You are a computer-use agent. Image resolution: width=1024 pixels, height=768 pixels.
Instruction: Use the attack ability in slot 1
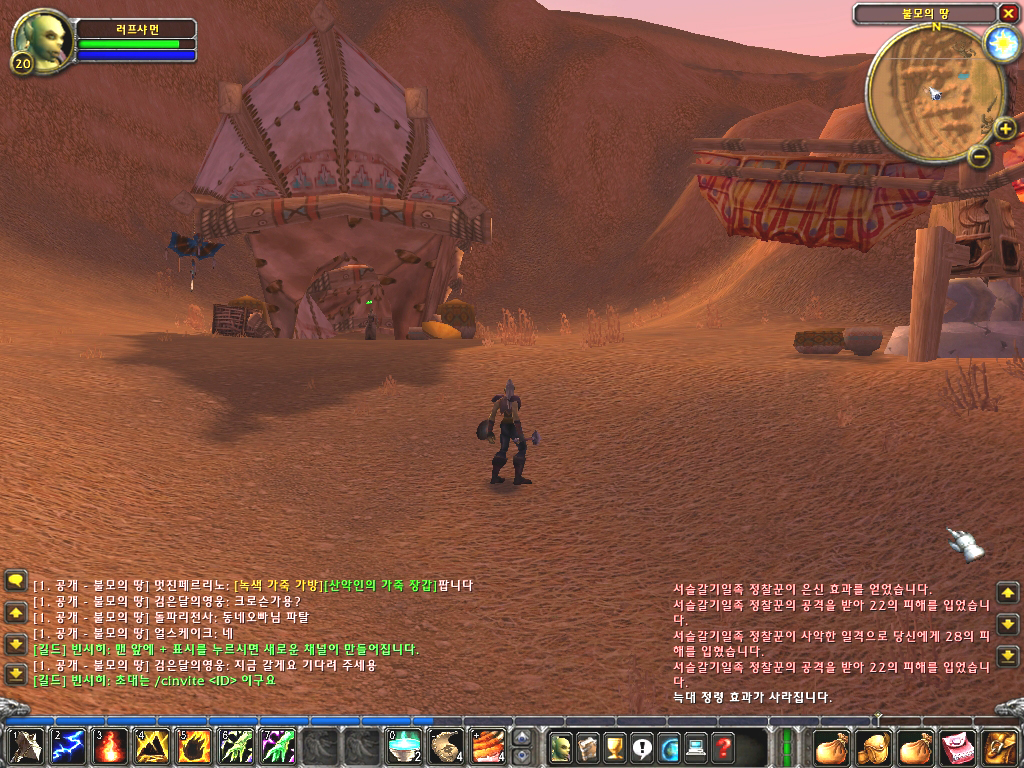[26, 747]
